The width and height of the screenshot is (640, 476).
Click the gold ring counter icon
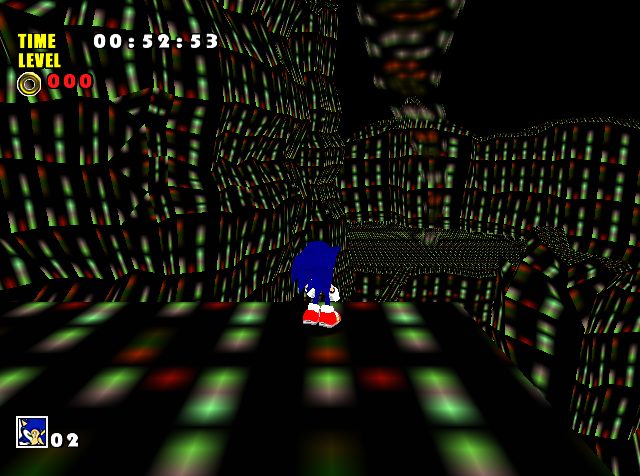click(x=30, y=84)
